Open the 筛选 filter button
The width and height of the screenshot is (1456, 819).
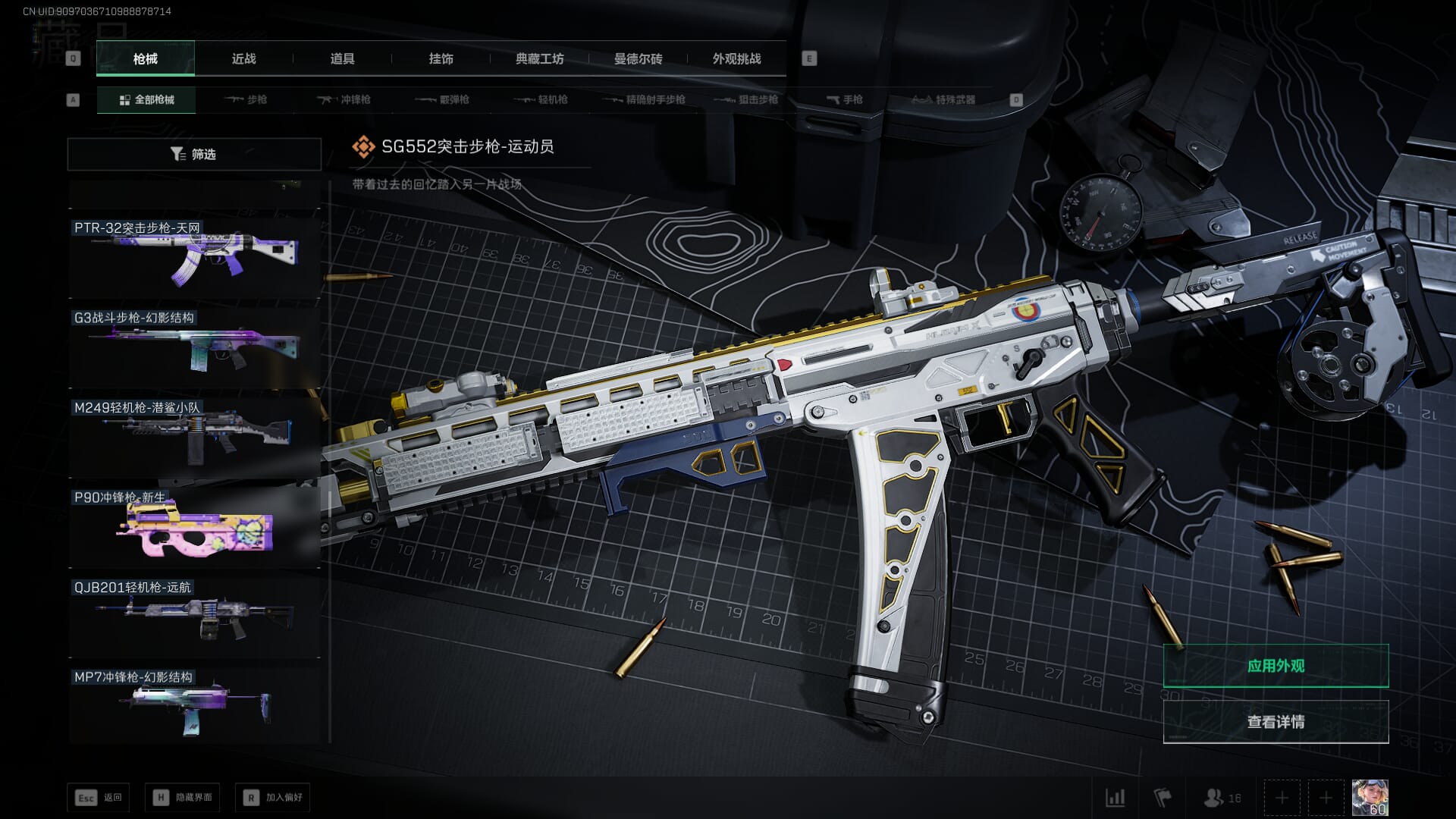pos(194,154)
